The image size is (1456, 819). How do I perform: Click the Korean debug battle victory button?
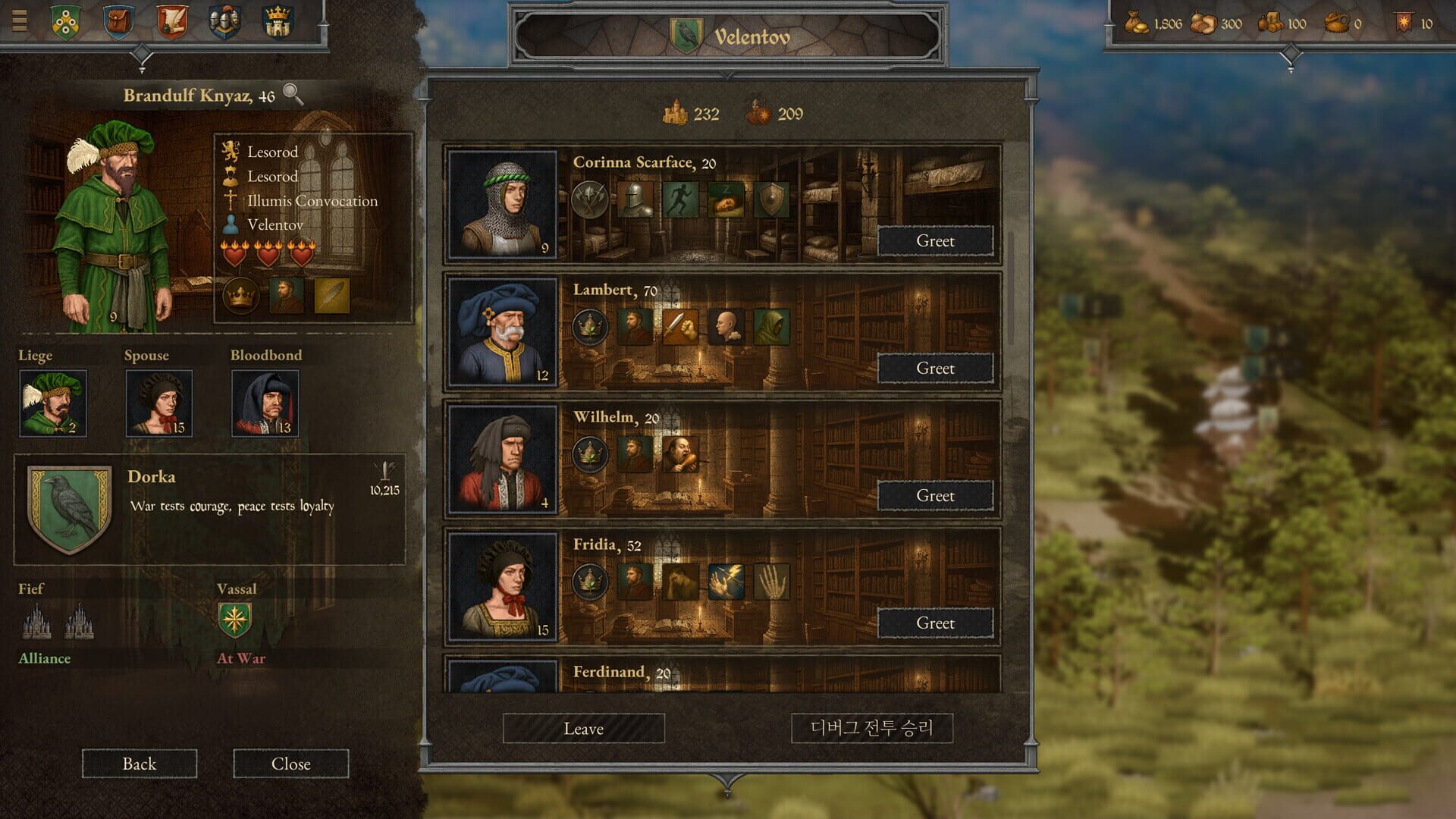[x=871, y=729]
